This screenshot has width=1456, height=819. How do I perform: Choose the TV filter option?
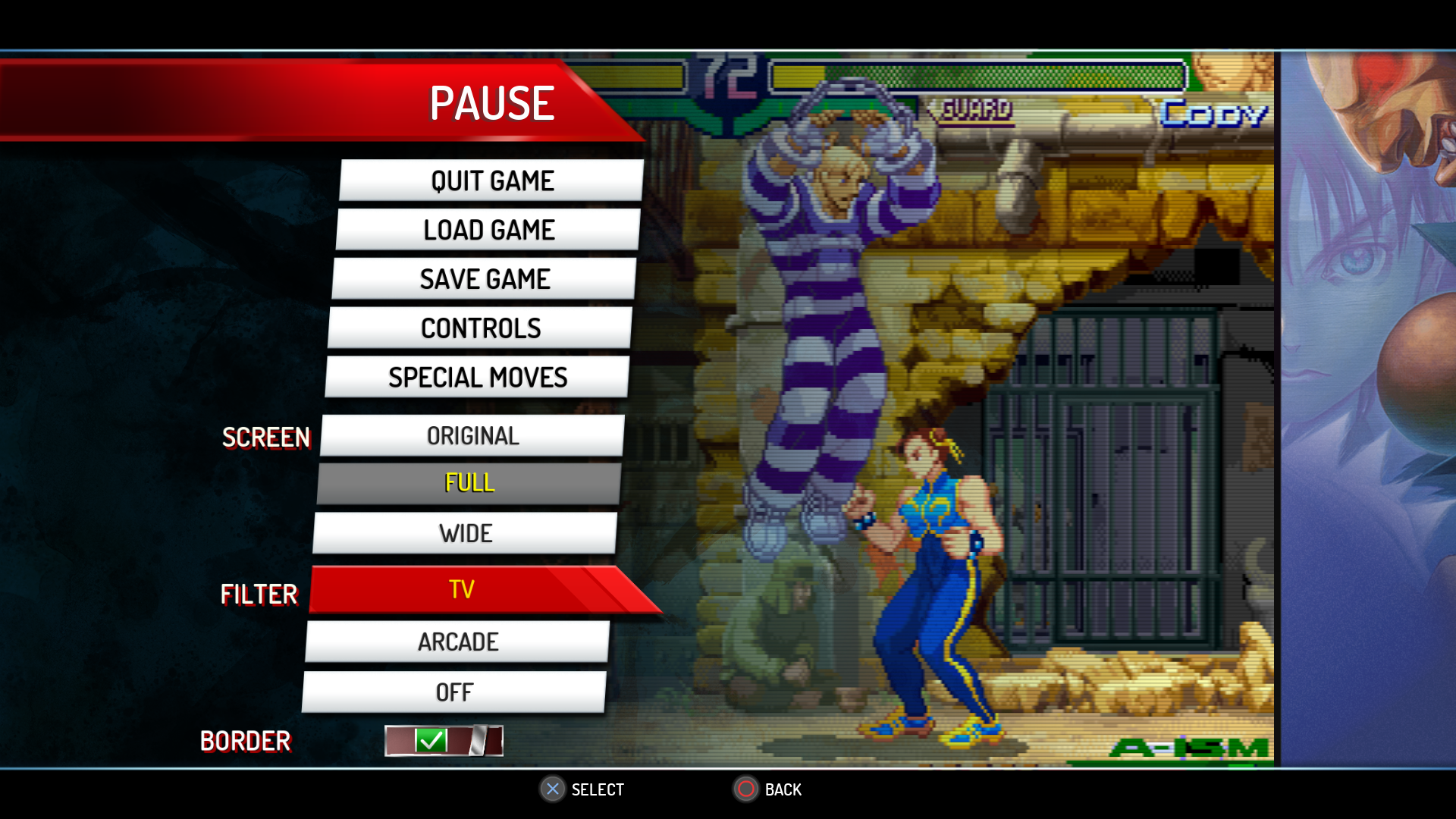(x=462, y=589)
